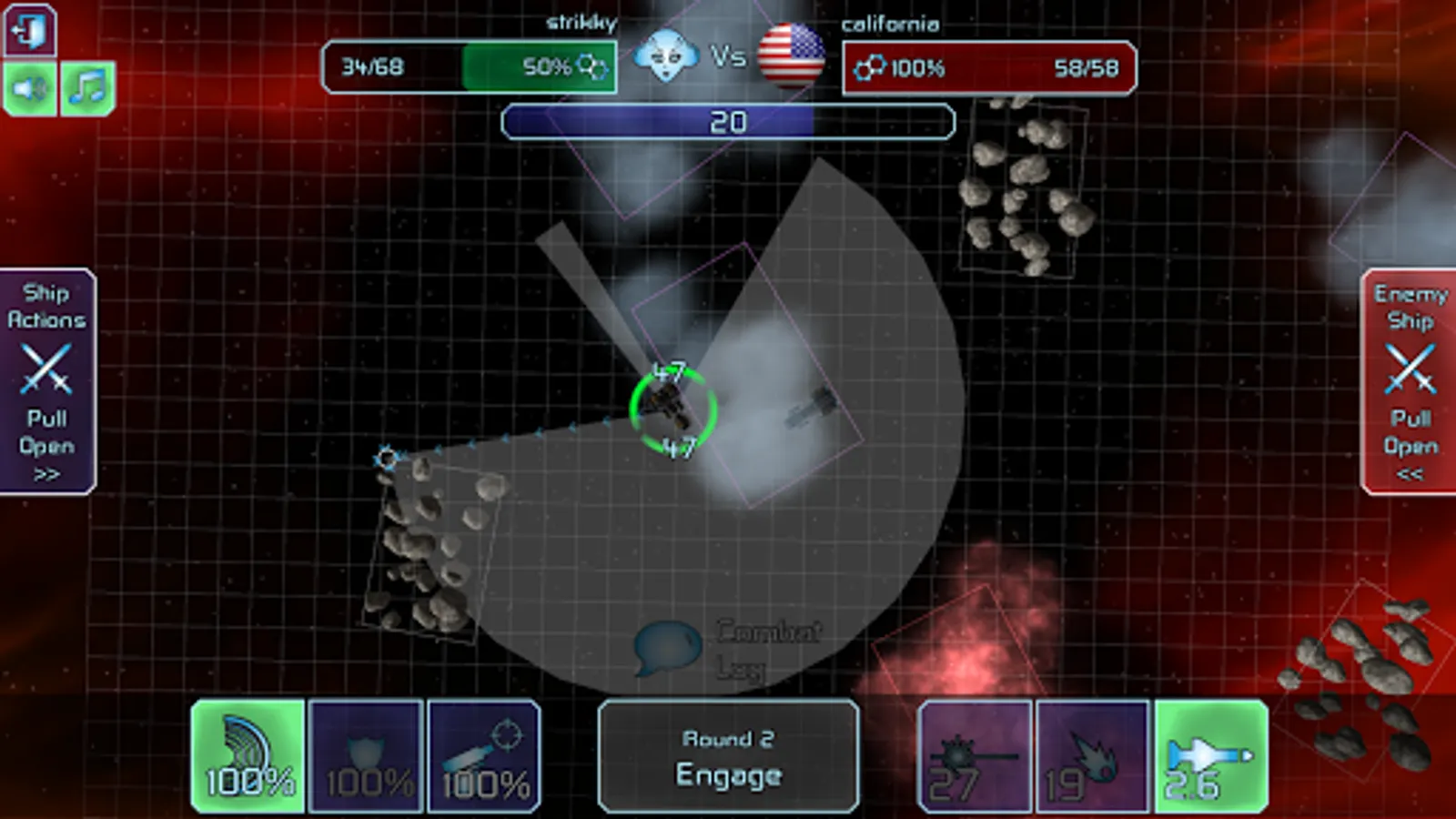Select the targeting cannon 100% ability

[x=484, y=756]
